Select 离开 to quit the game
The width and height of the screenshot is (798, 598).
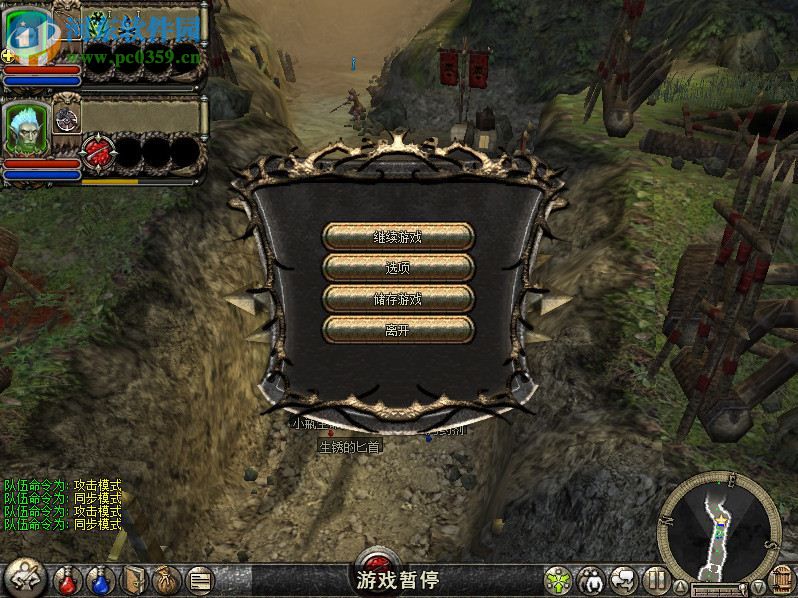(x=398, y=329)
